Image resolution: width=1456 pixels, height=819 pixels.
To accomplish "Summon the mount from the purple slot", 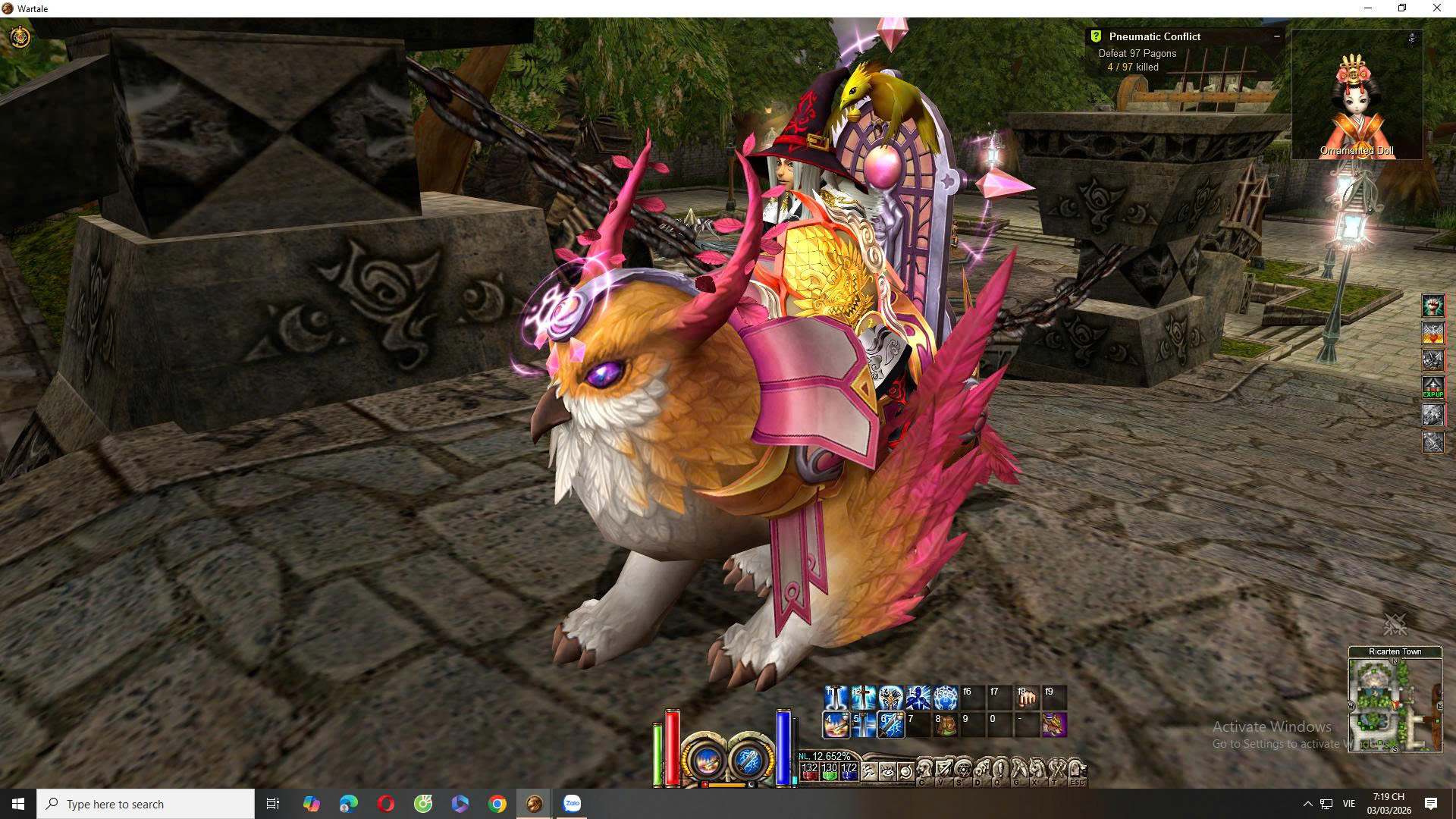I will 1054,725.
